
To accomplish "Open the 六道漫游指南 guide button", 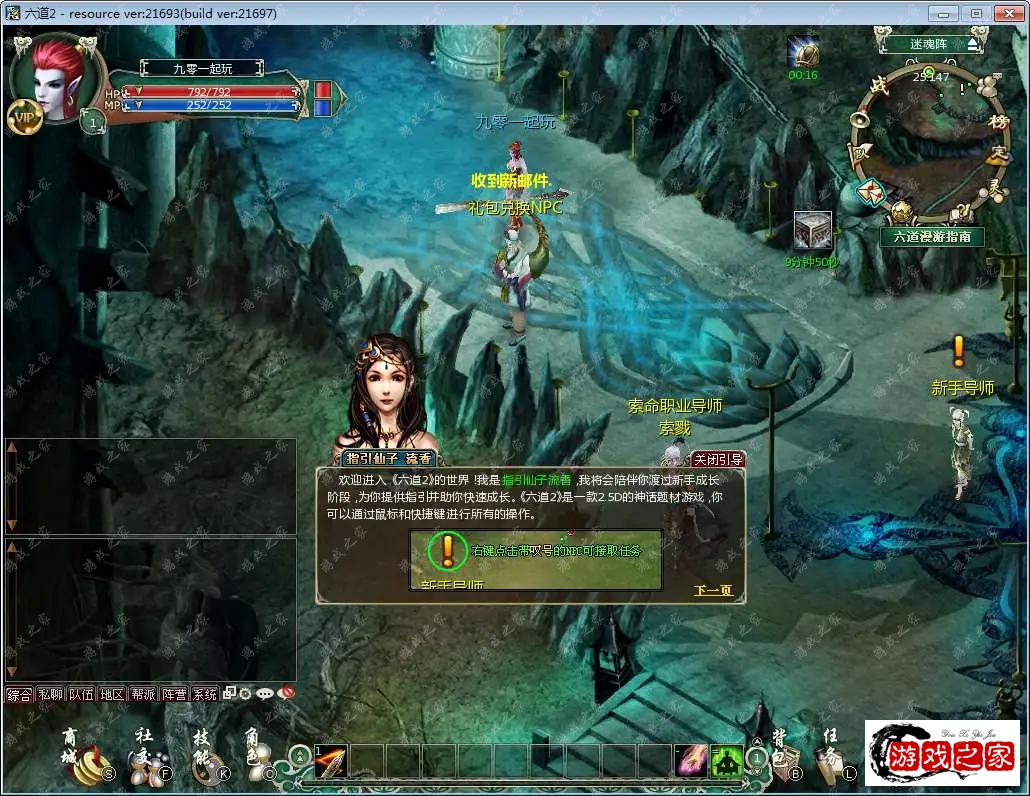I will pos(932,237).
